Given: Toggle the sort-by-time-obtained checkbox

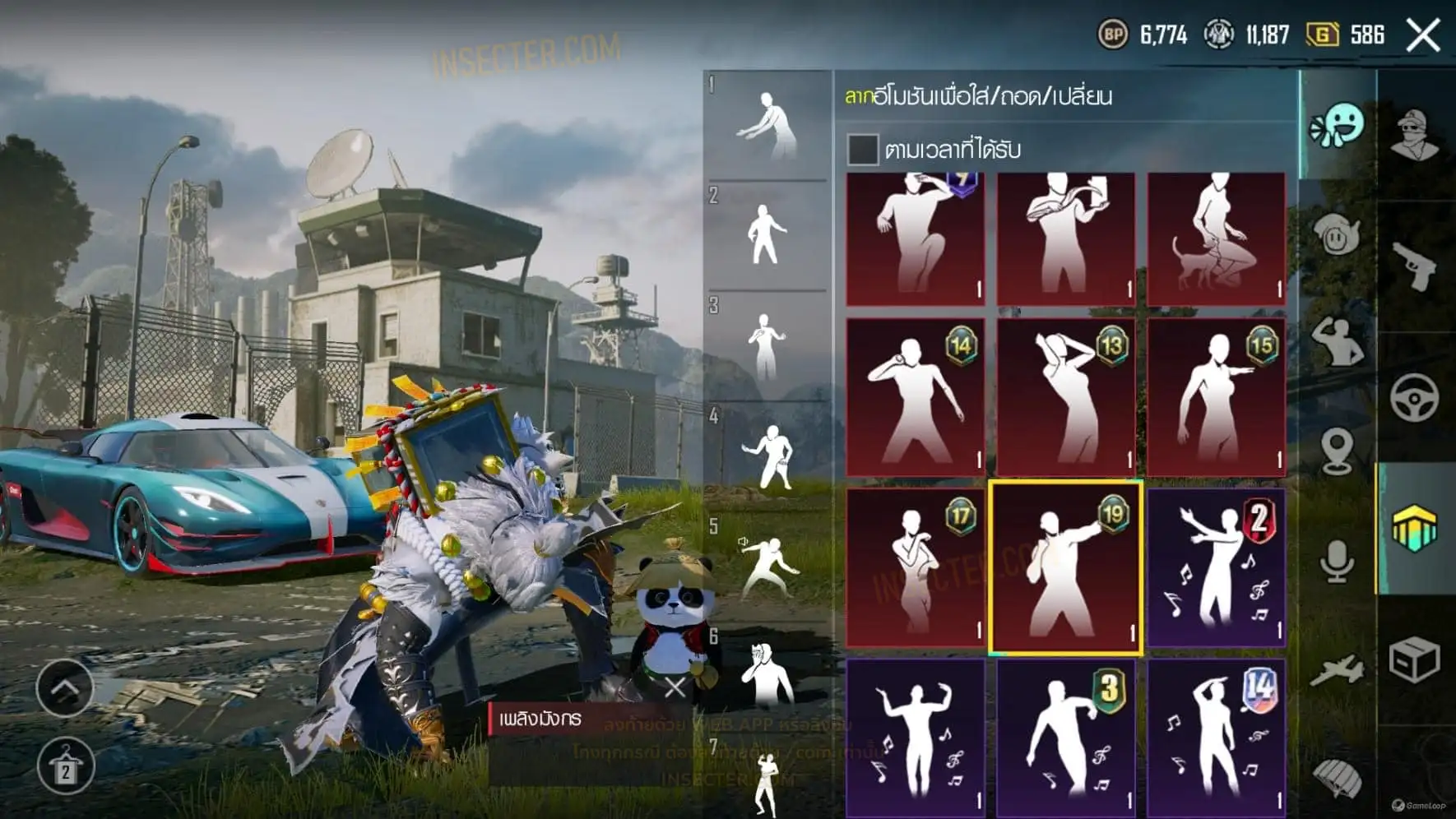Looking at the screenshot, I should click(862, 150).
